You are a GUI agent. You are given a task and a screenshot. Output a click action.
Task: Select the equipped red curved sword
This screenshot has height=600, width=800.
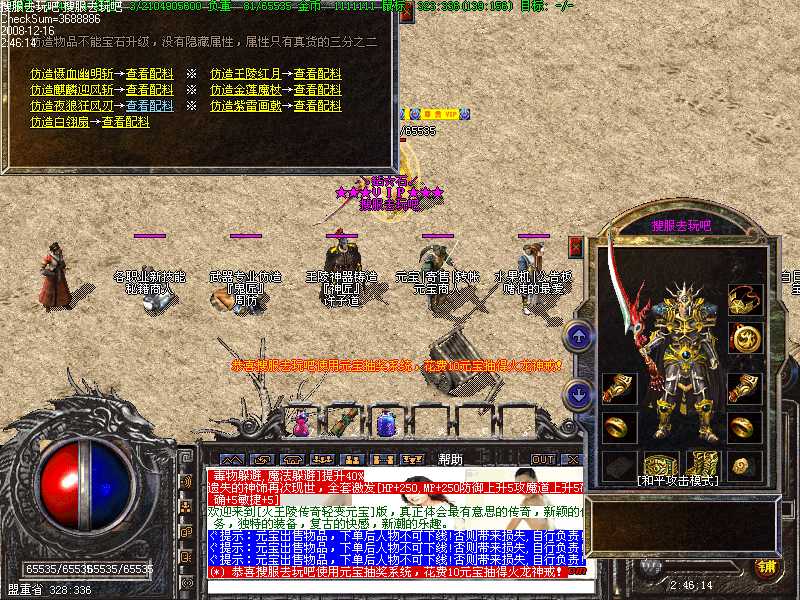630,300
